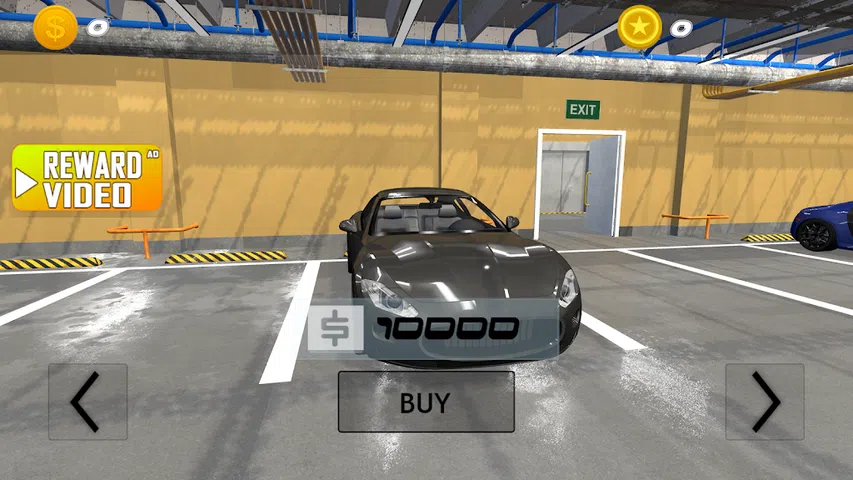Image resolution: width=853 pixels, height=480 pixels.
Task: Buy the car for 10000
Action: pyautogui.click(x=426, y=402)
